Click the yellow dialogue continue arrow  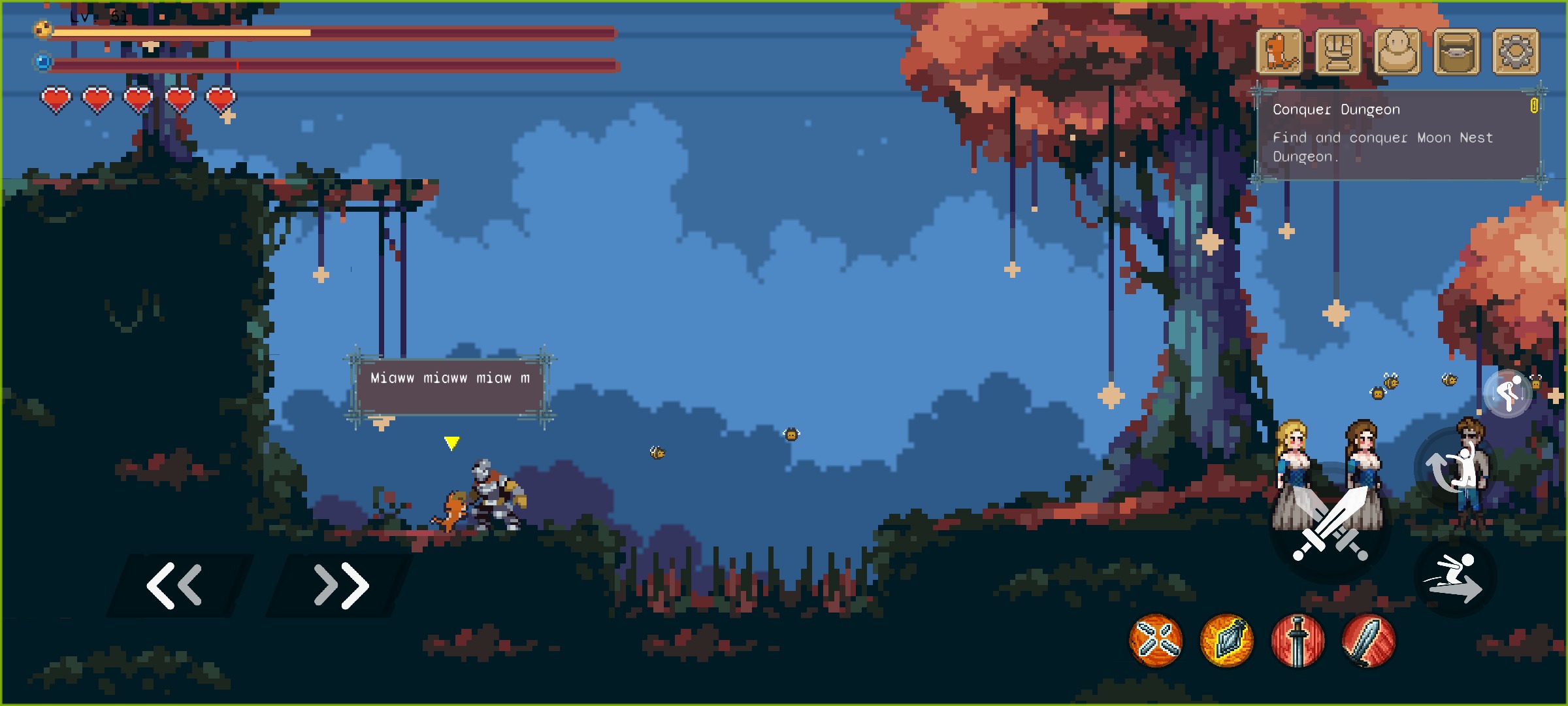451,443
